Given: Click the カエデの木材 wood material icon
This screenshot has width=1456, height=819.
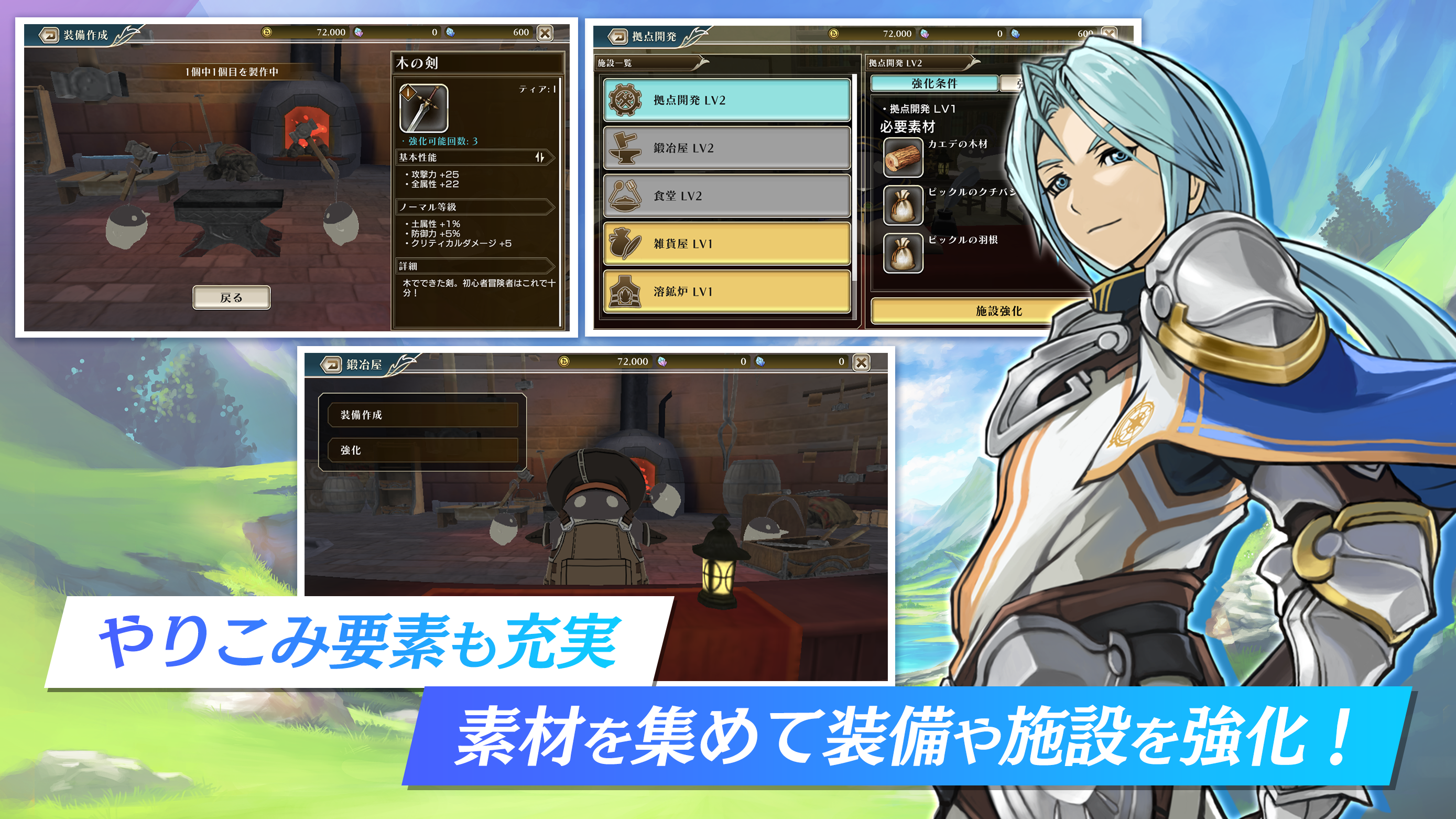Looking at the screenshot, I should [x=903, y=158].
